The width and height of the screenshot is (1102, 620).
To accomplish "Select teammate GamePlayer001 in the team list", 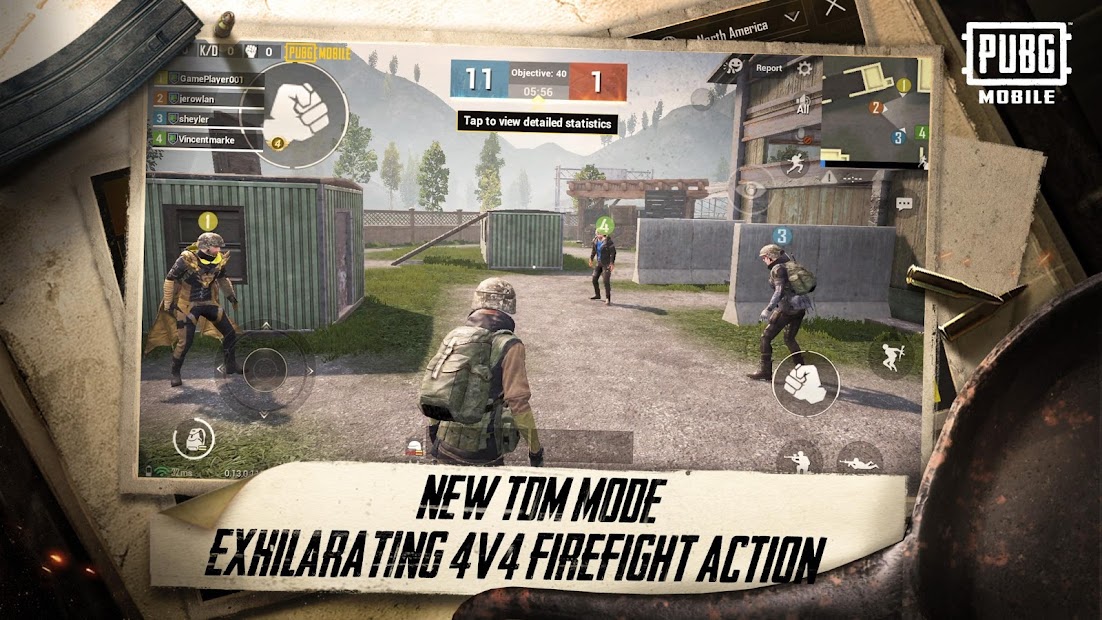I will (x=208, y=79).
